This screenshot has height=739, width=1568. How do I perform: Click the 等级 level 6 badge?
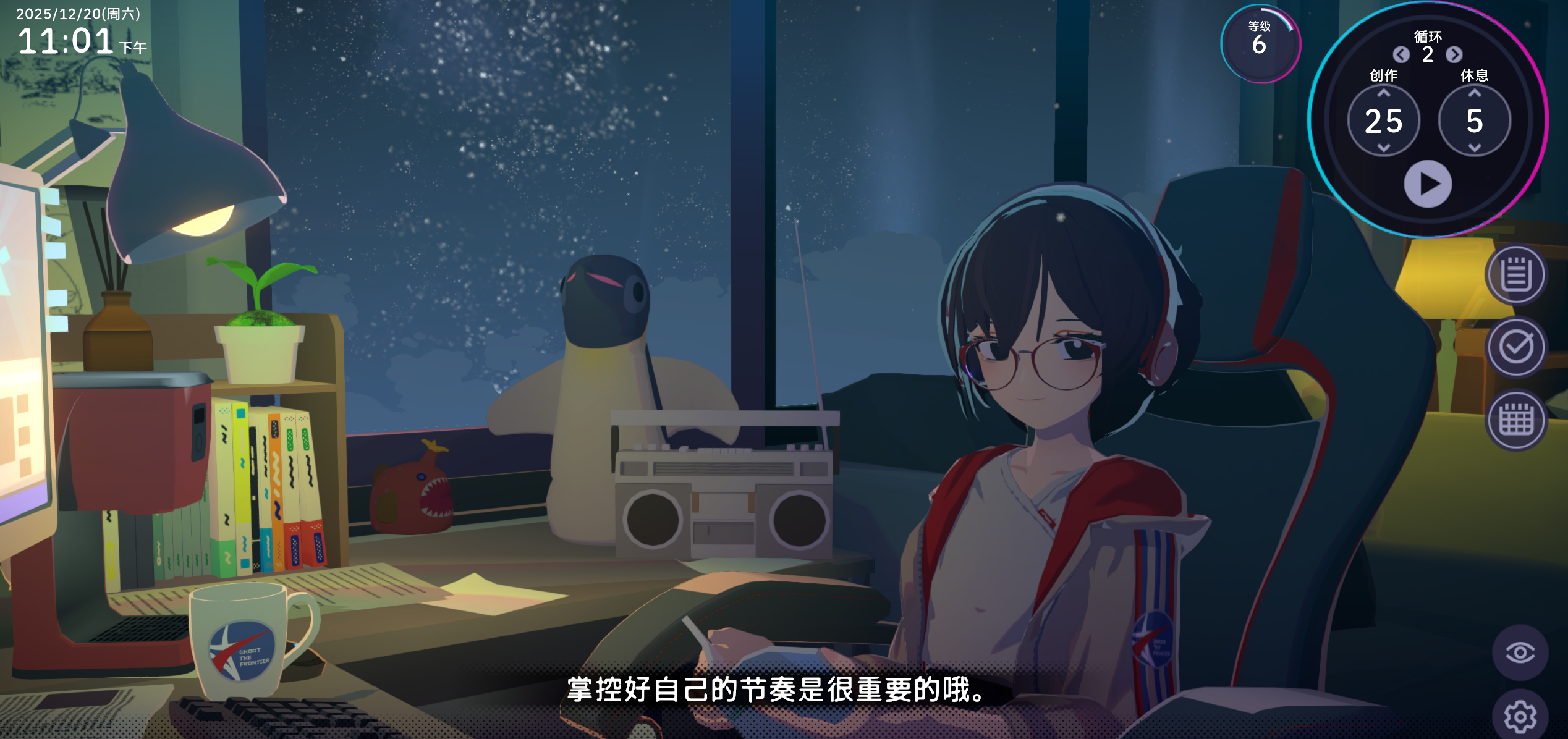(1260, 43)
